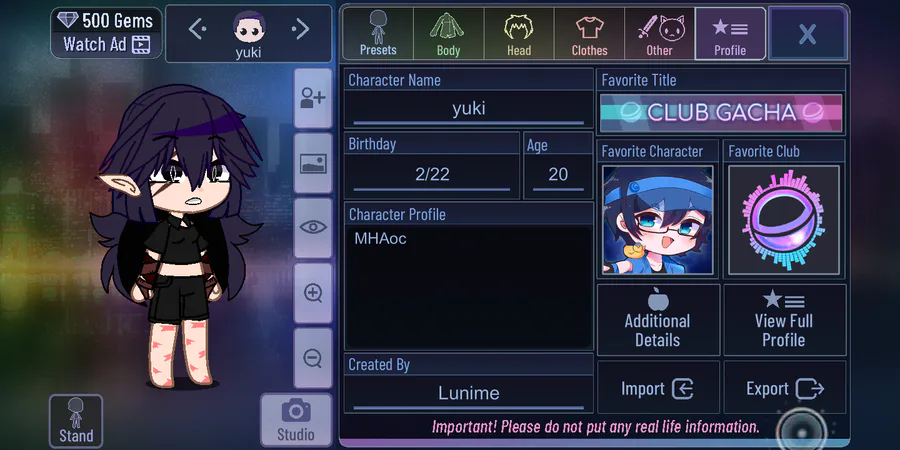The width and height of the screenshot is (900, 450).
Task: Open the Studio camera mode
Action: coord(296,419)
